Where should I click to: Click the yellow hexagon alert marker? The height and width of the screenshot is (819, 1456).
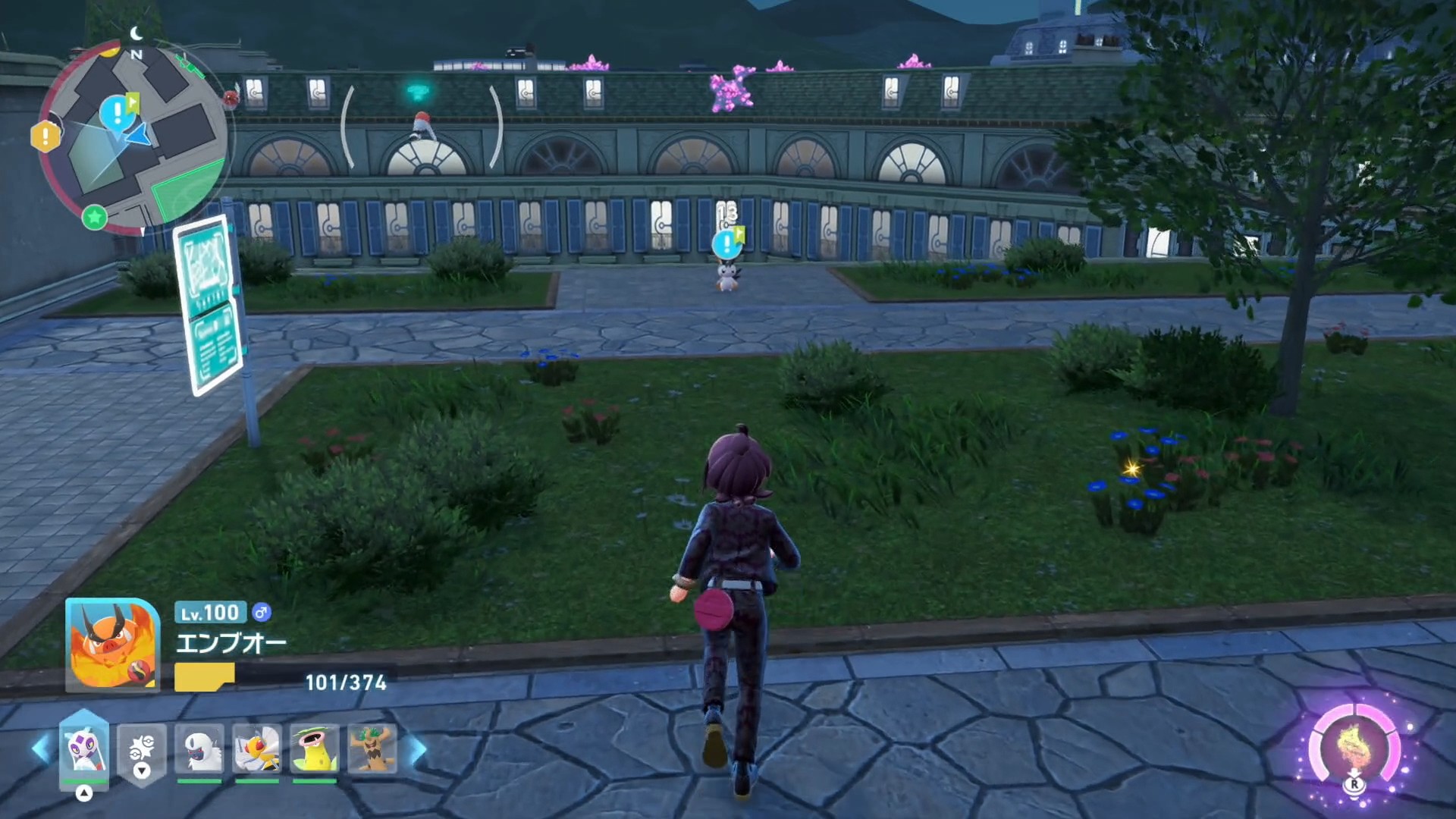click(x=45, y=136)
